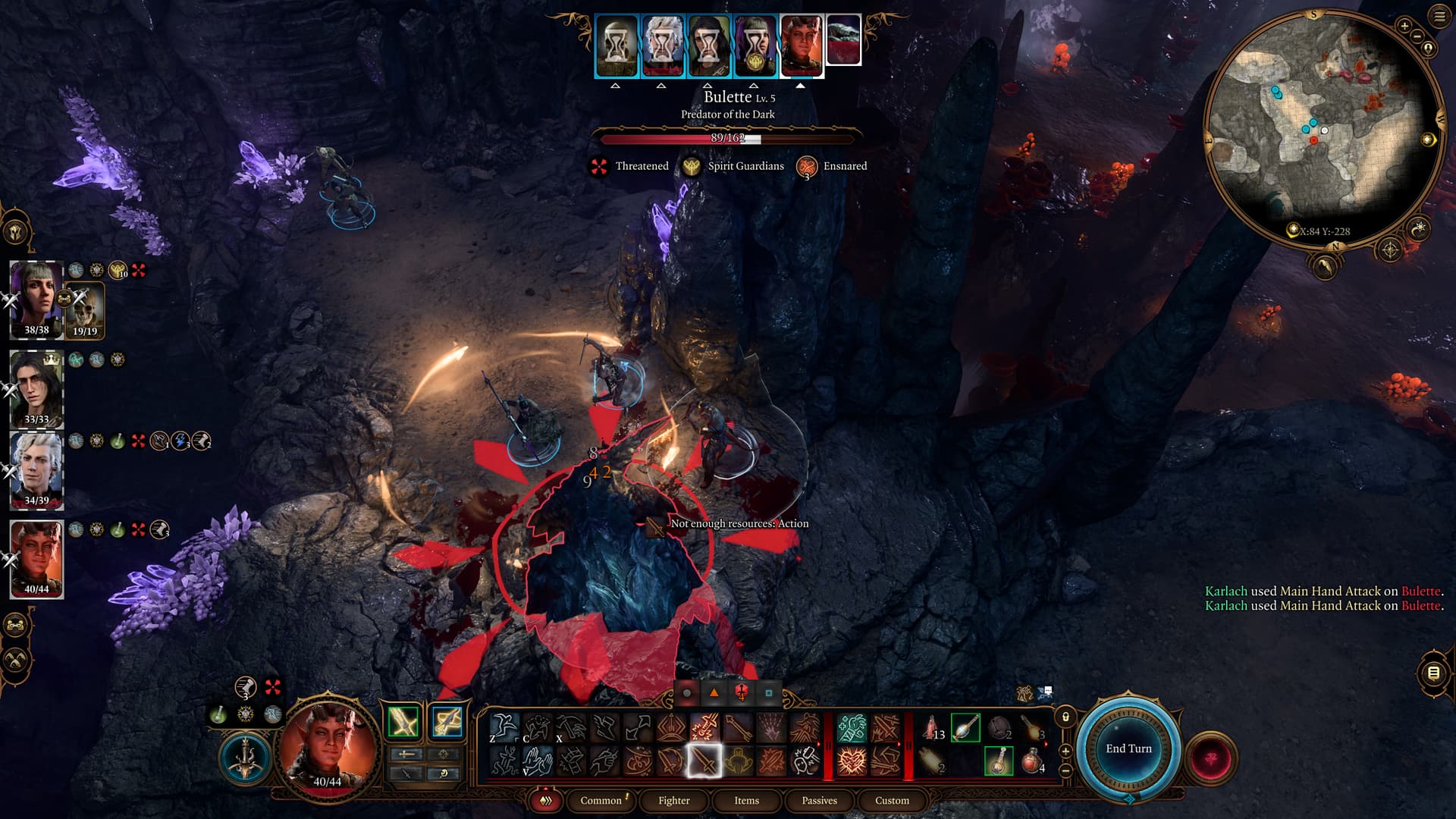1456x819 pixels.
Task: Use the highlighted sword Main Hand Attack
Action: pos(704,761)
